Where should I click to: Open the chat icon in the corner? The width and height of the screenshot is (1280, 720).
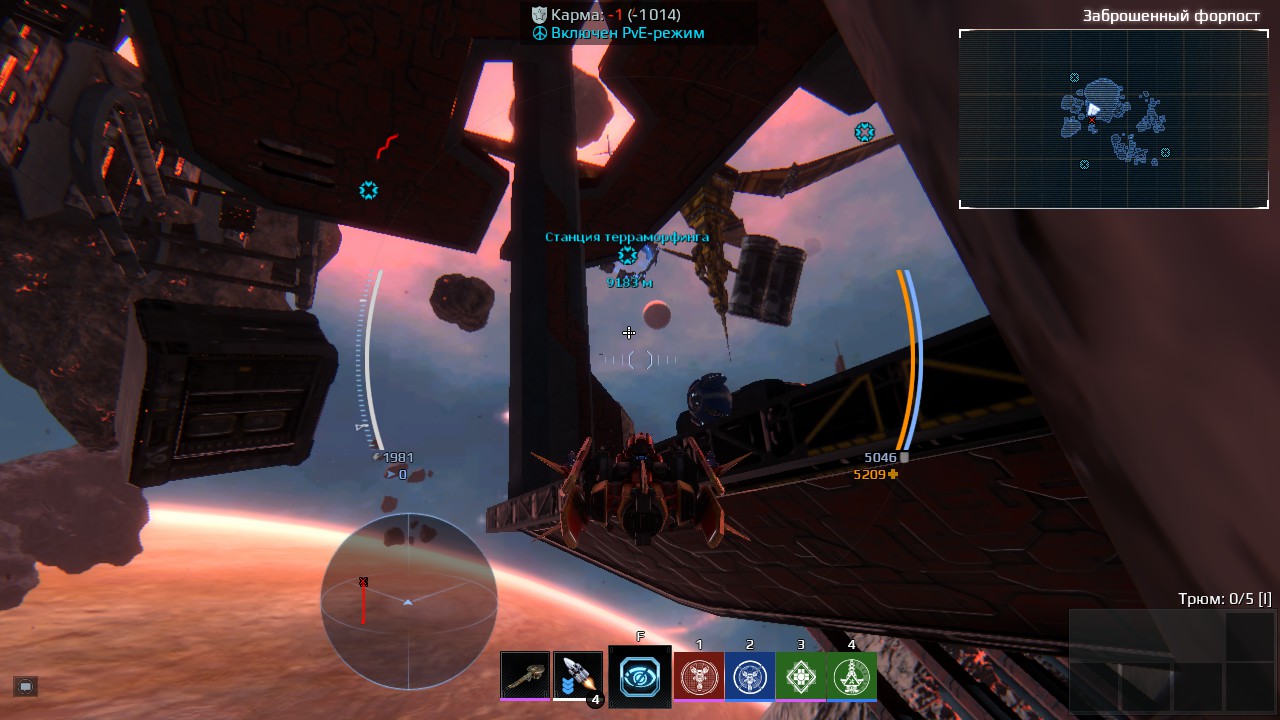[x=26, y=686]
